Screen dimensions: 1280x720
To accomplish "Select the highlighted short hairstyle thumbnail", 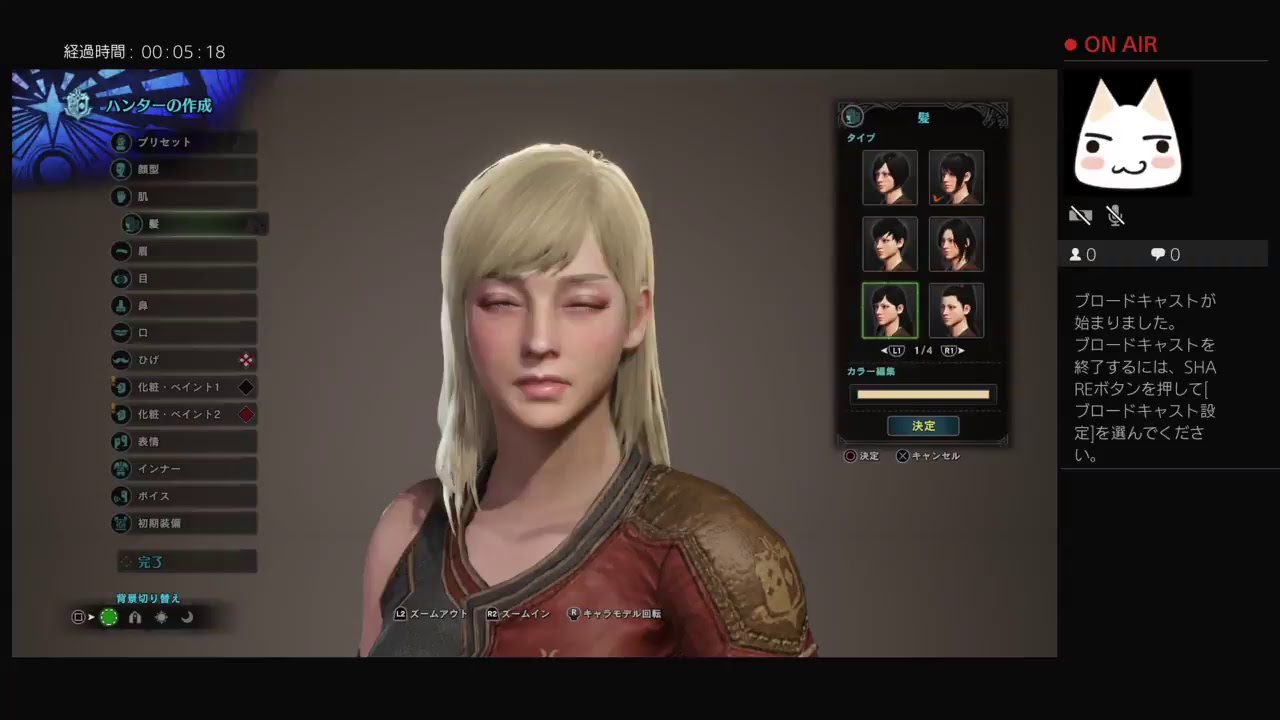I will point(889,310).
